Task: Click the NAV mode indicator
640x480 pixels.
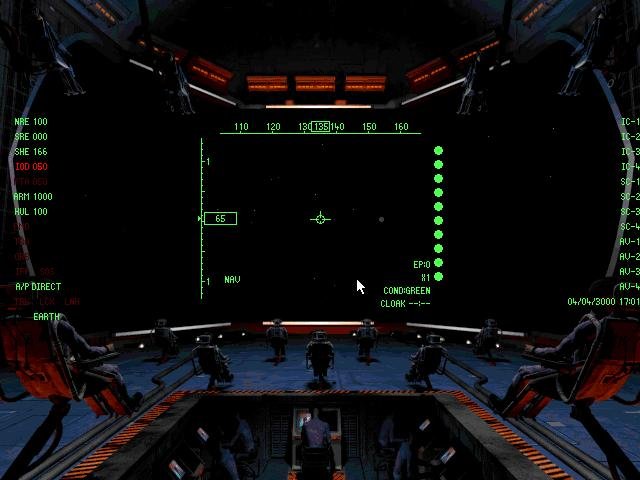Action: 232,280
